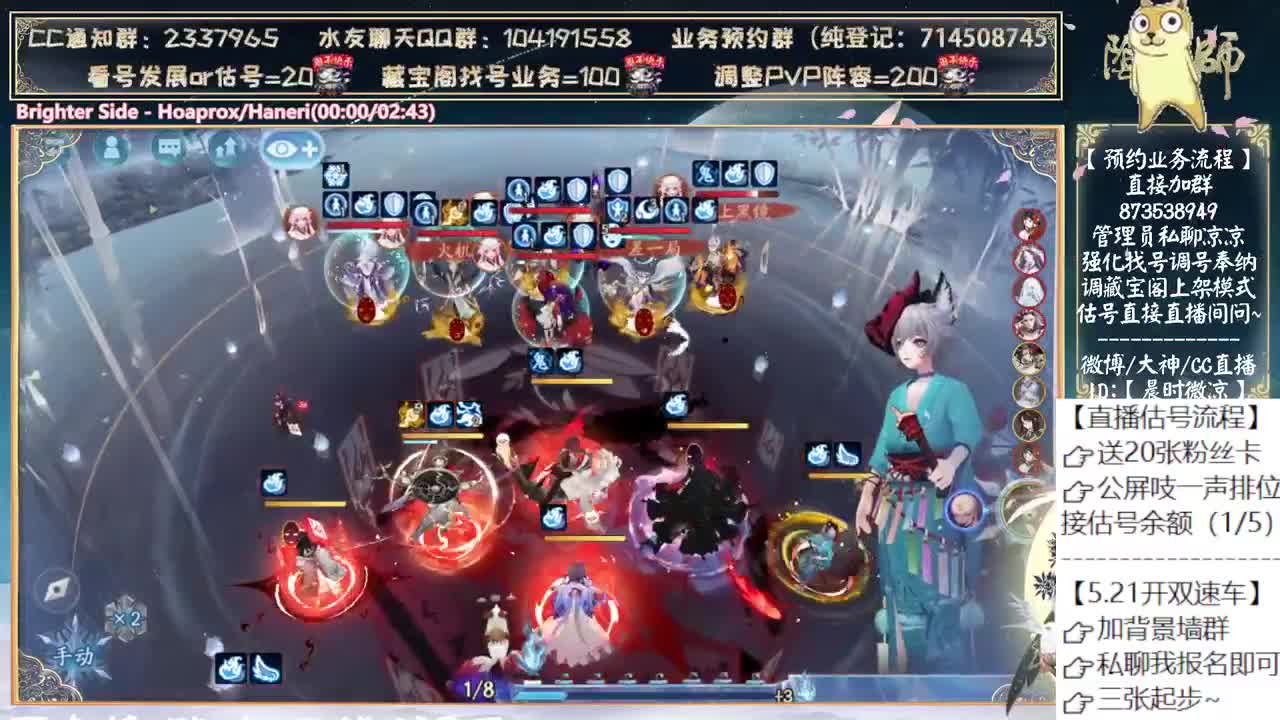Expand the +3 hidden wave indicator

pyautogui.click(x=785, y=693)
